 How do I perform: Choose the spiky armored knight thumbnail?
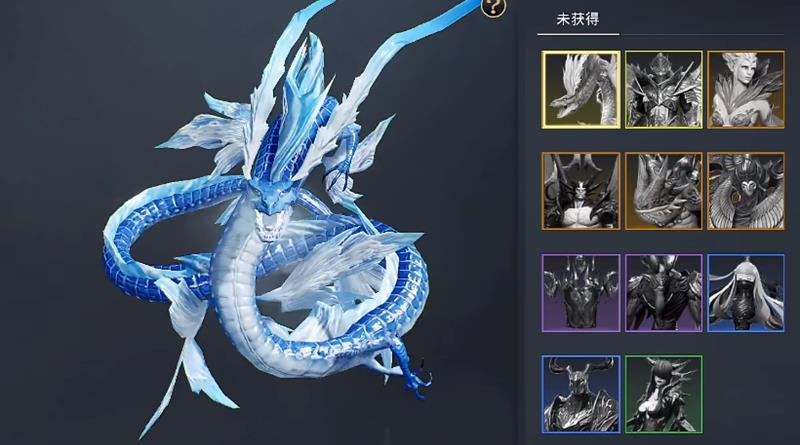[663, 90]
